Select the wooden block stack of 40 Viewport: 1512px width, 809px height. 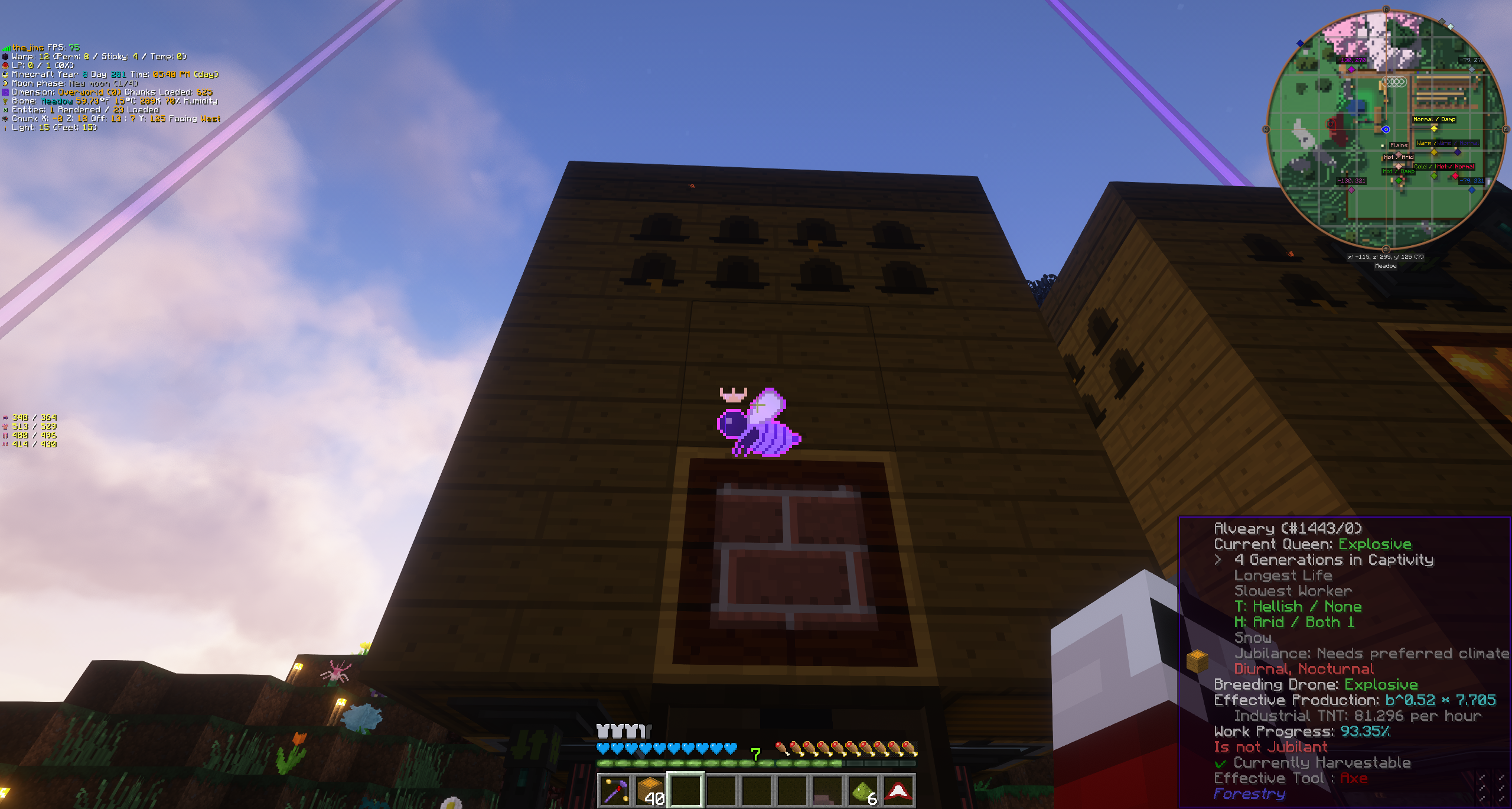click(650, 790)
